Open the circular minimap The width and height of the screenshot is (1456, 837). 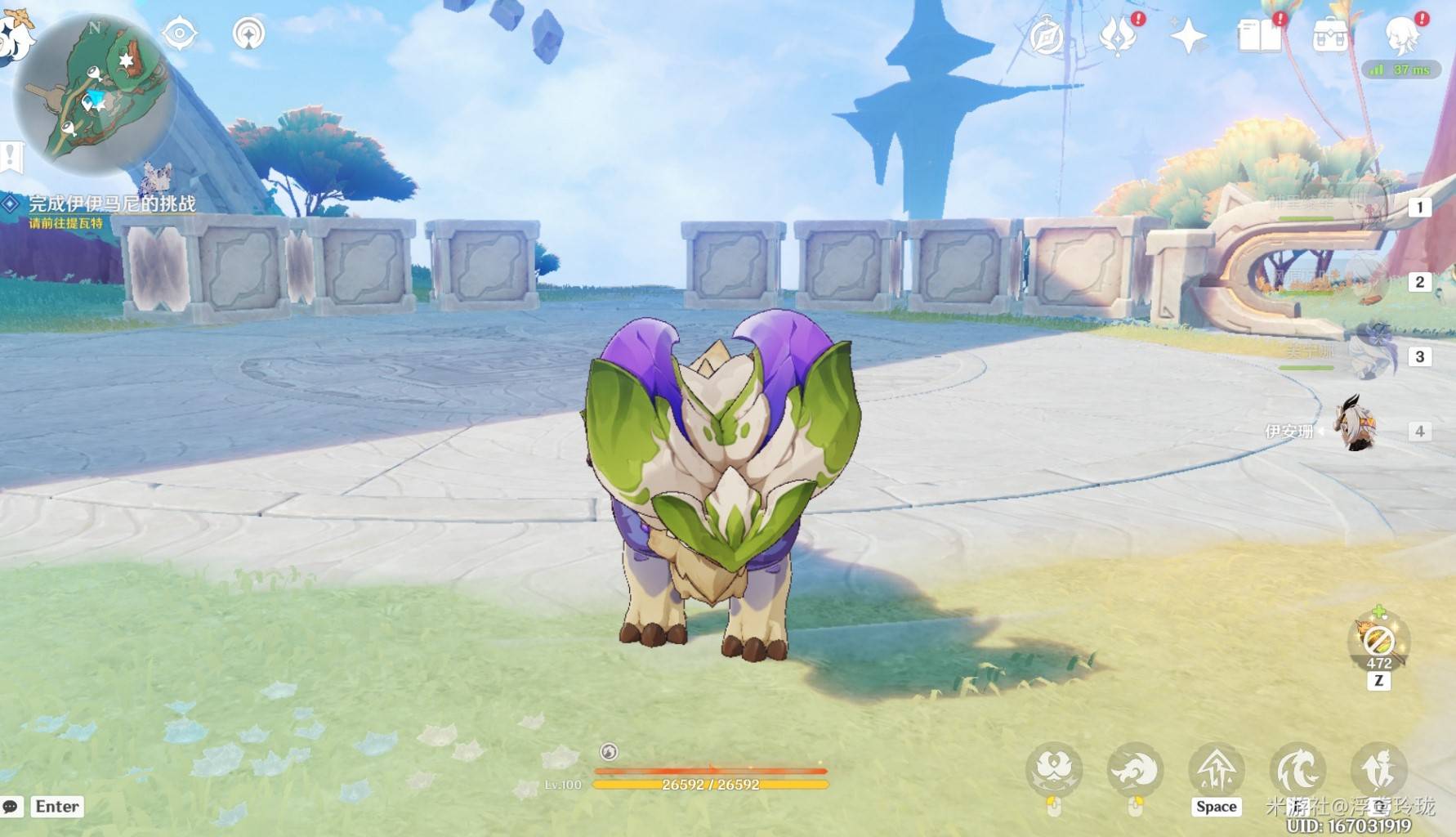click(x=94, y=94)
